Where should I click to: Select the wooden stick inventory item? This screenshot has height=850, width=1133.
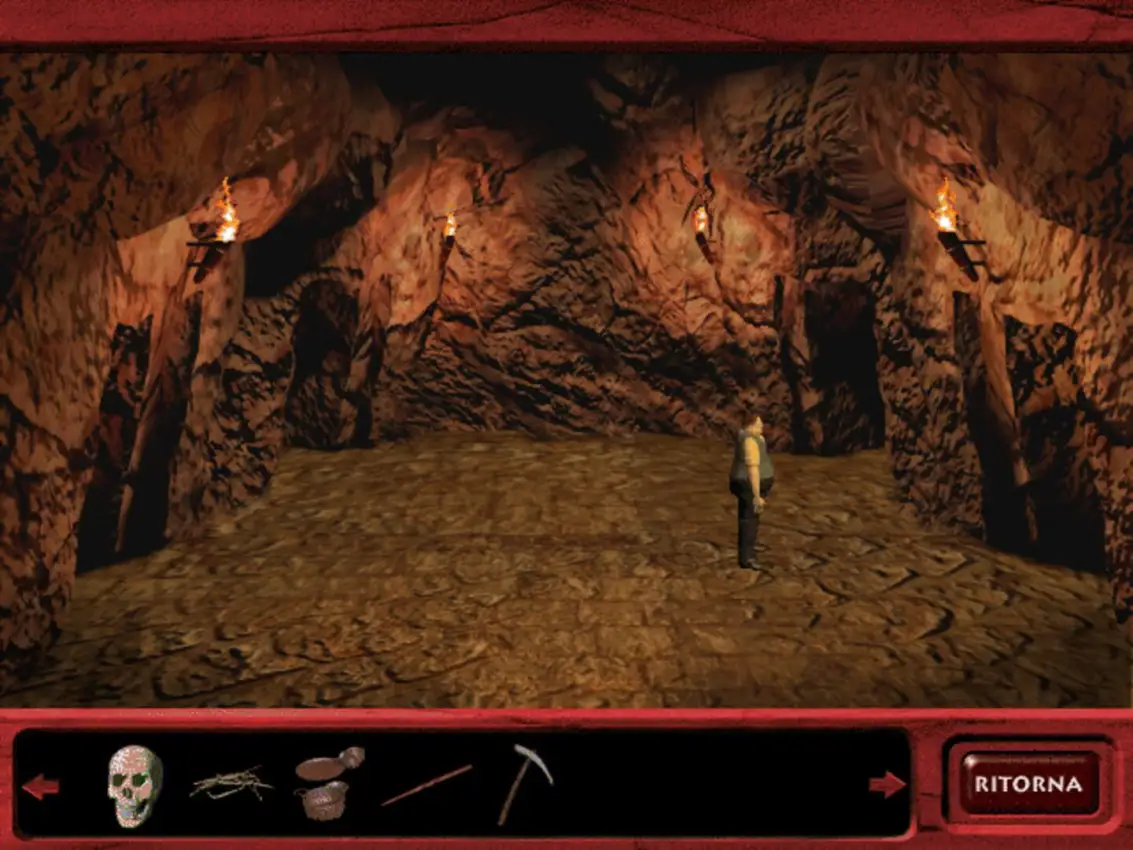point(426,784)
